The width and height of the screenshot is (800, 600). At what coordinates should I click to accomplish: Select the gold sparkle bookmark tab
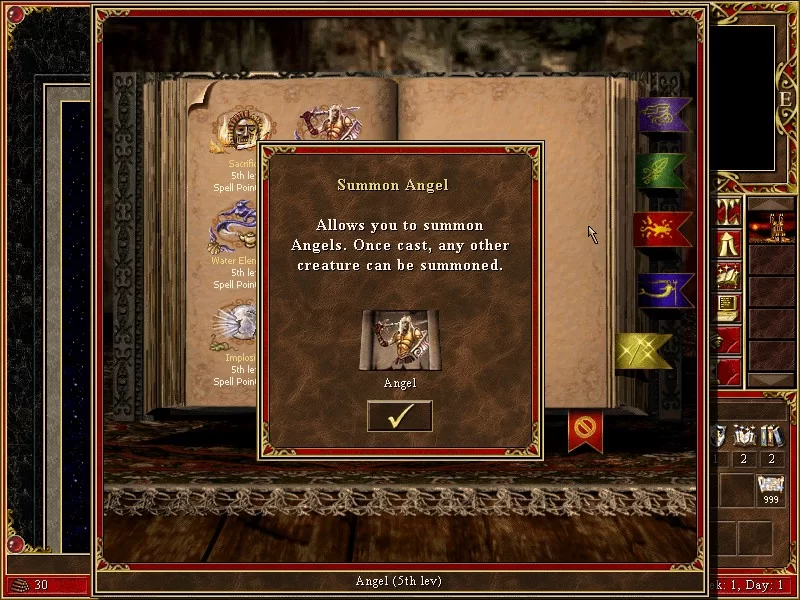tap(641, 351)
